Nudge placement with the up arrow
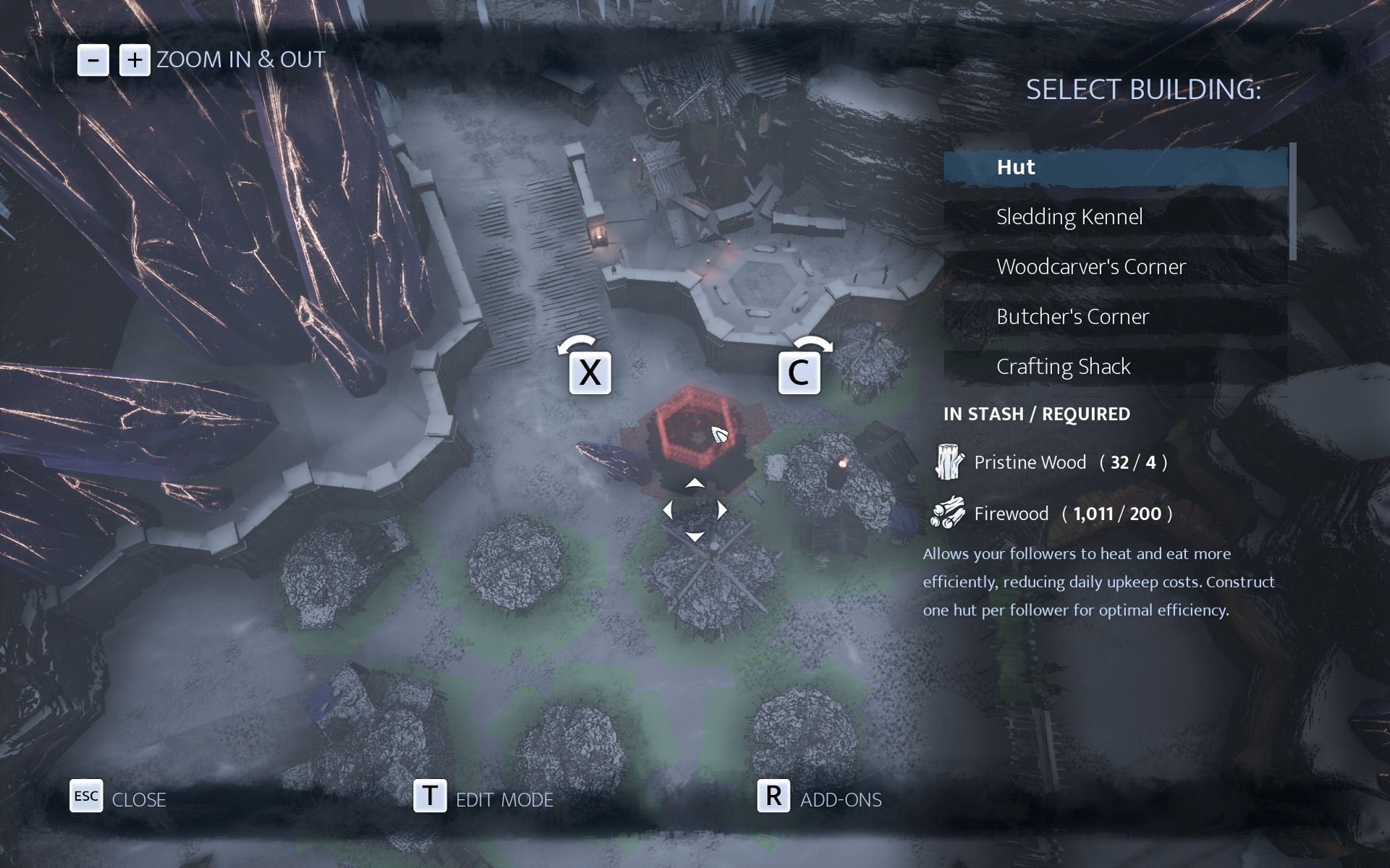 tap(695, 483)
